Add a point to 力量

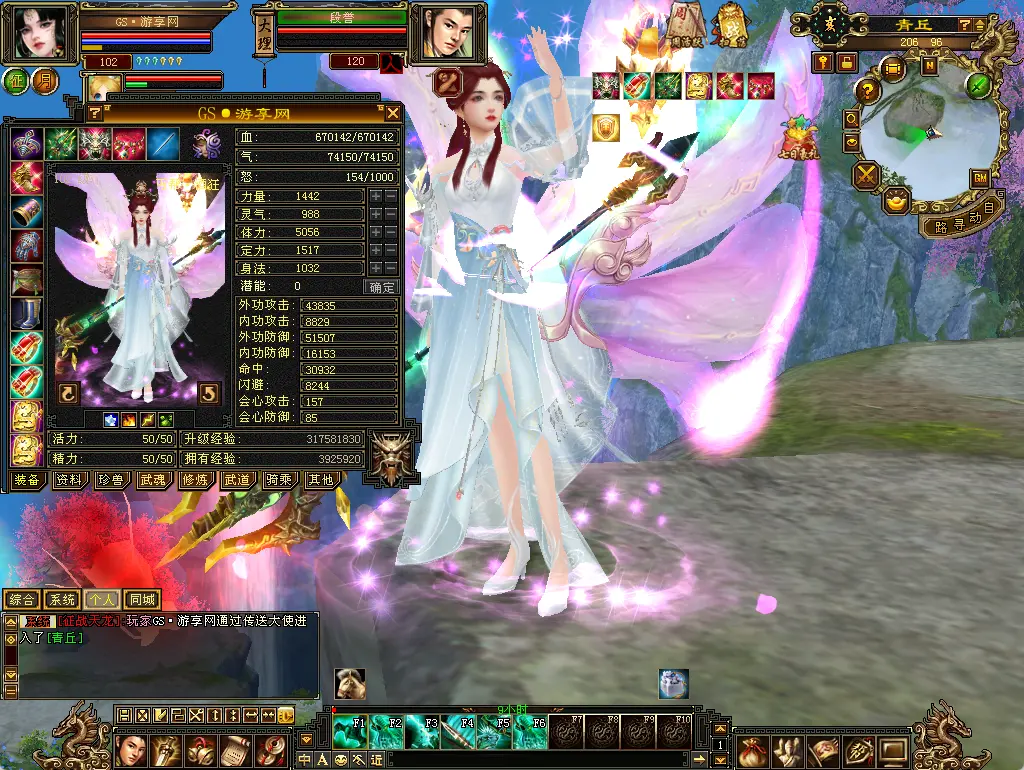tap(375, 197)
